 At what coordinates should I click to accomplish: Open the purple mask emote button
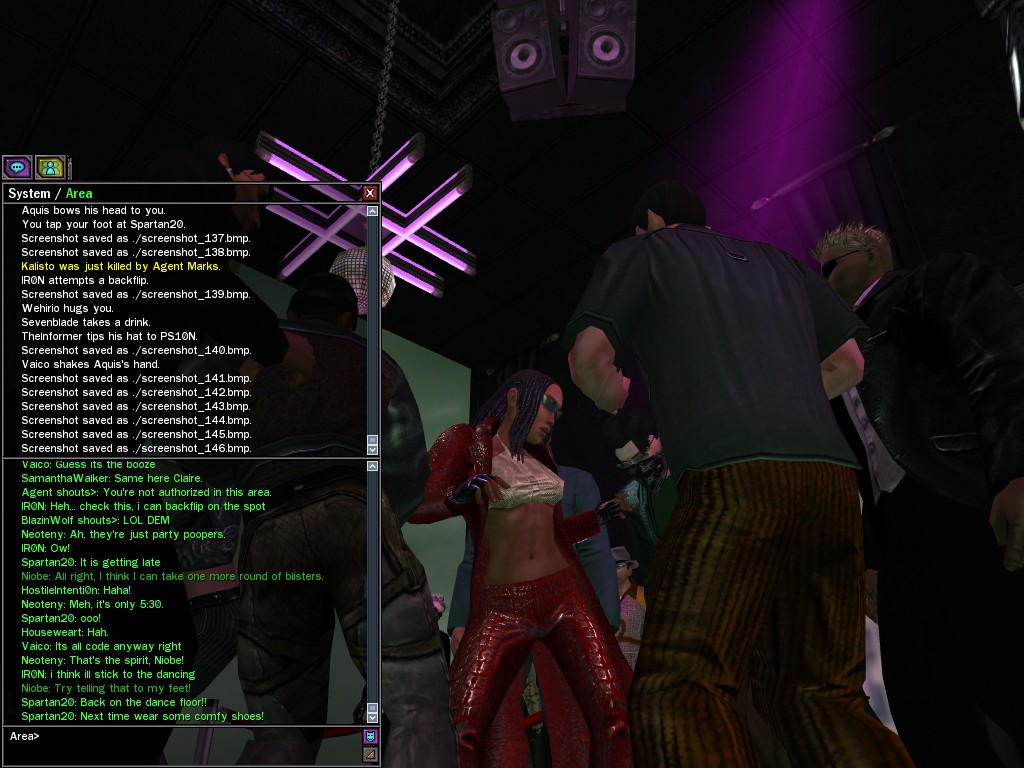370,737
